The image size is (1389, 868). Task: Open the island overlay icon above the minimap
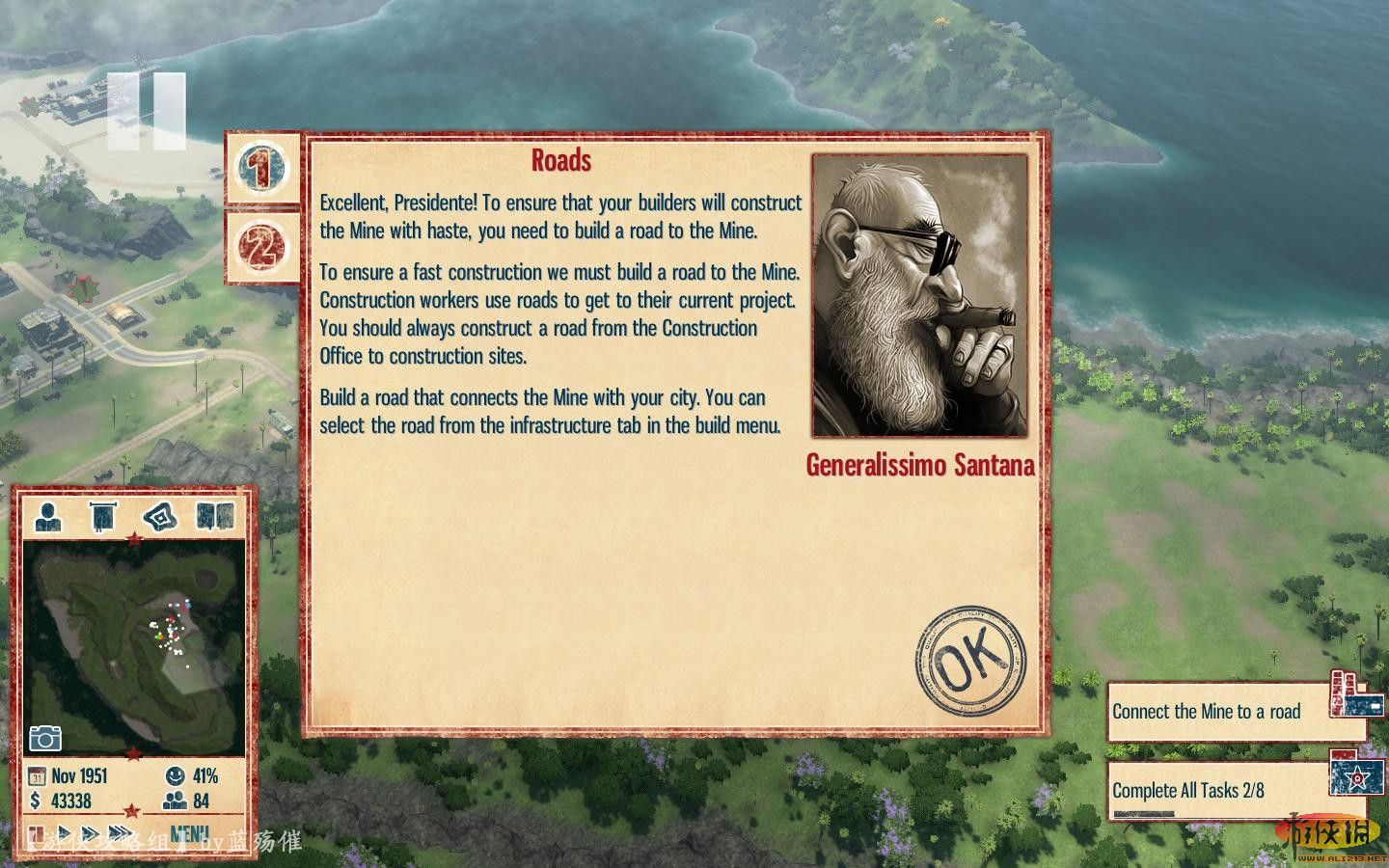tap(159, 517)
